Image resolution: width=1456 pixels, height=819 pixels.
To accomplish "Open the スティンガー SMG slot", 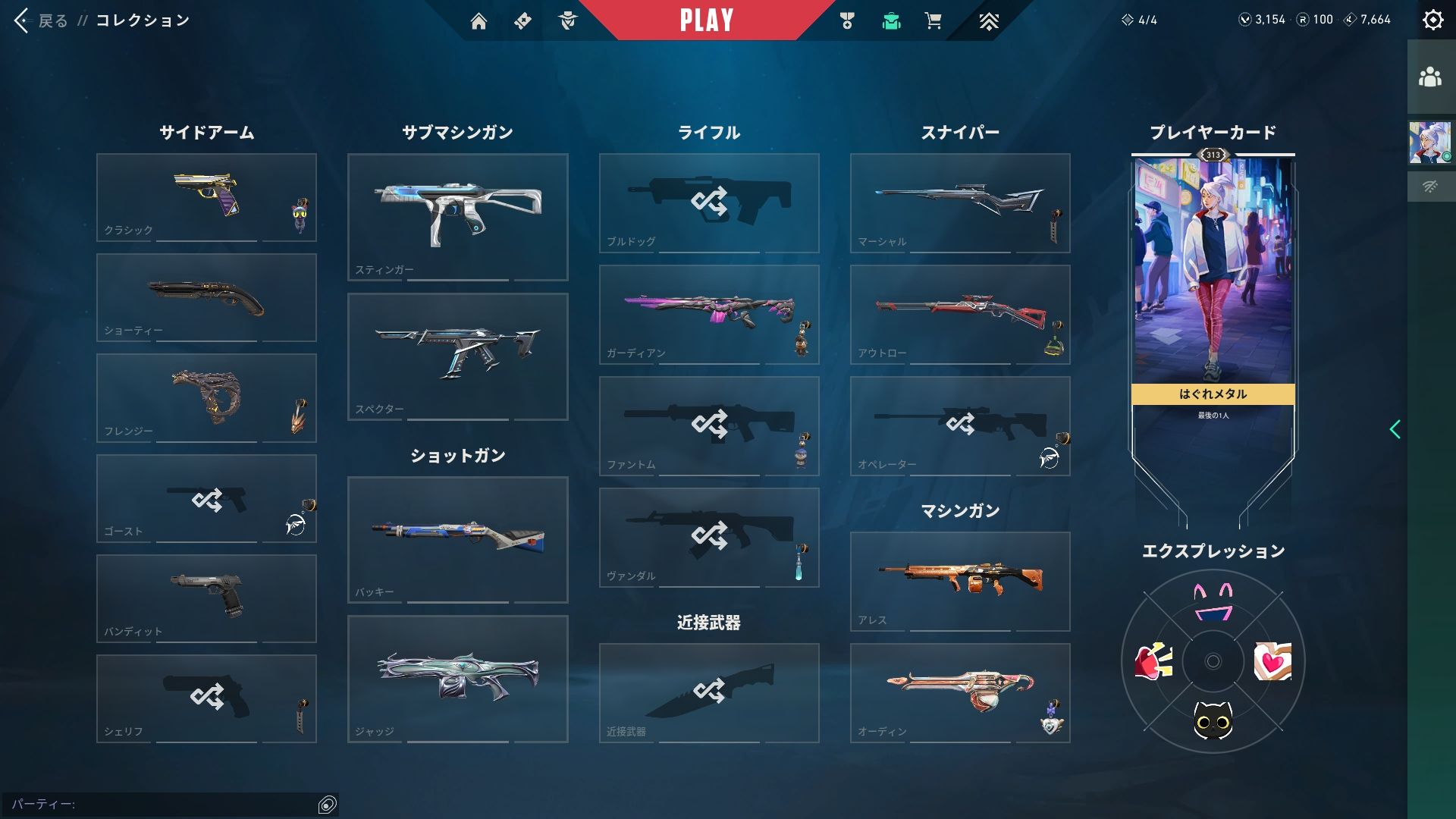I will pos(457,217).
